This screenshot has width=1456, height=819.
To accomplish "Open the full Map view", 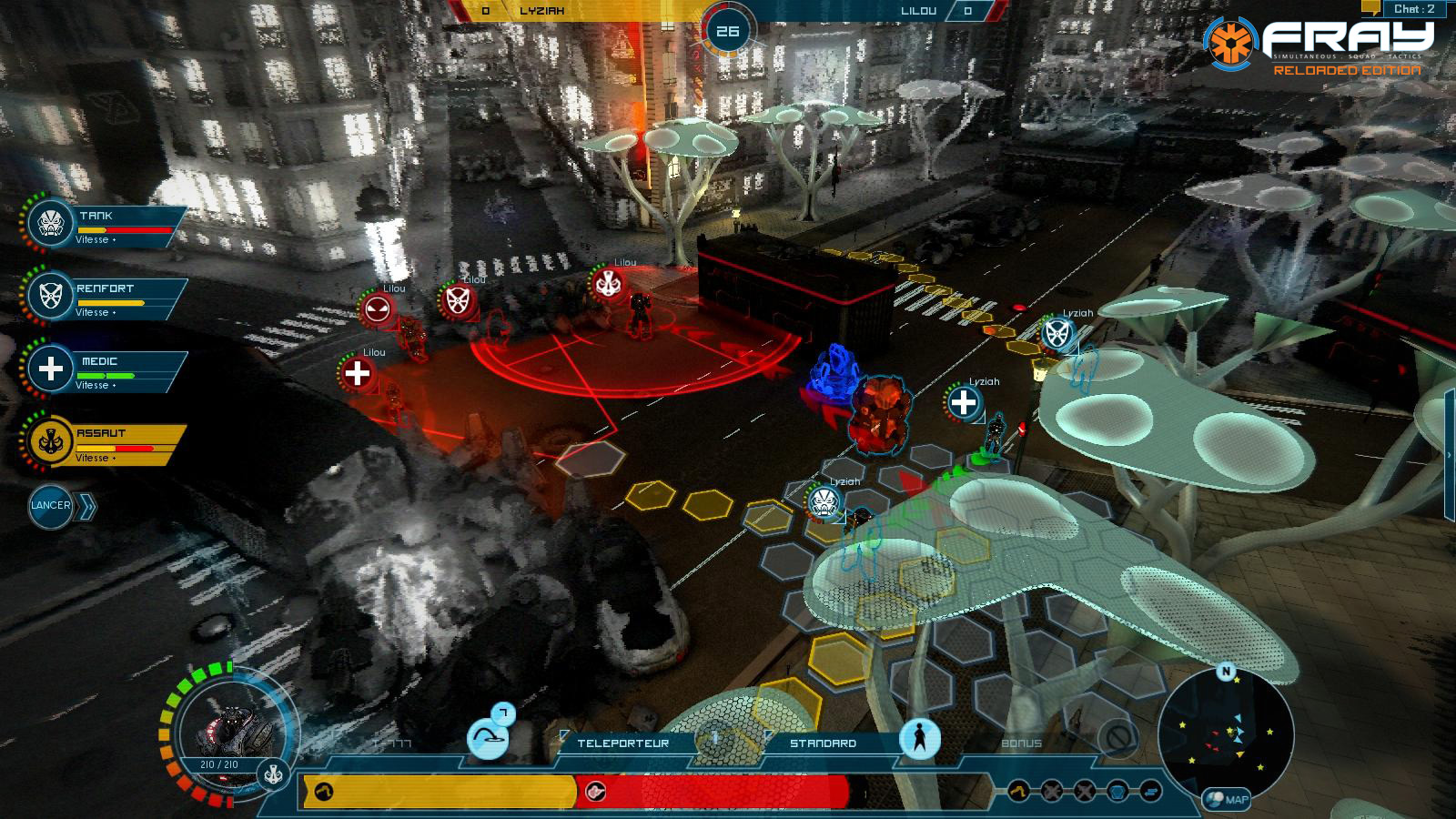I will (x=1228, y=800).
